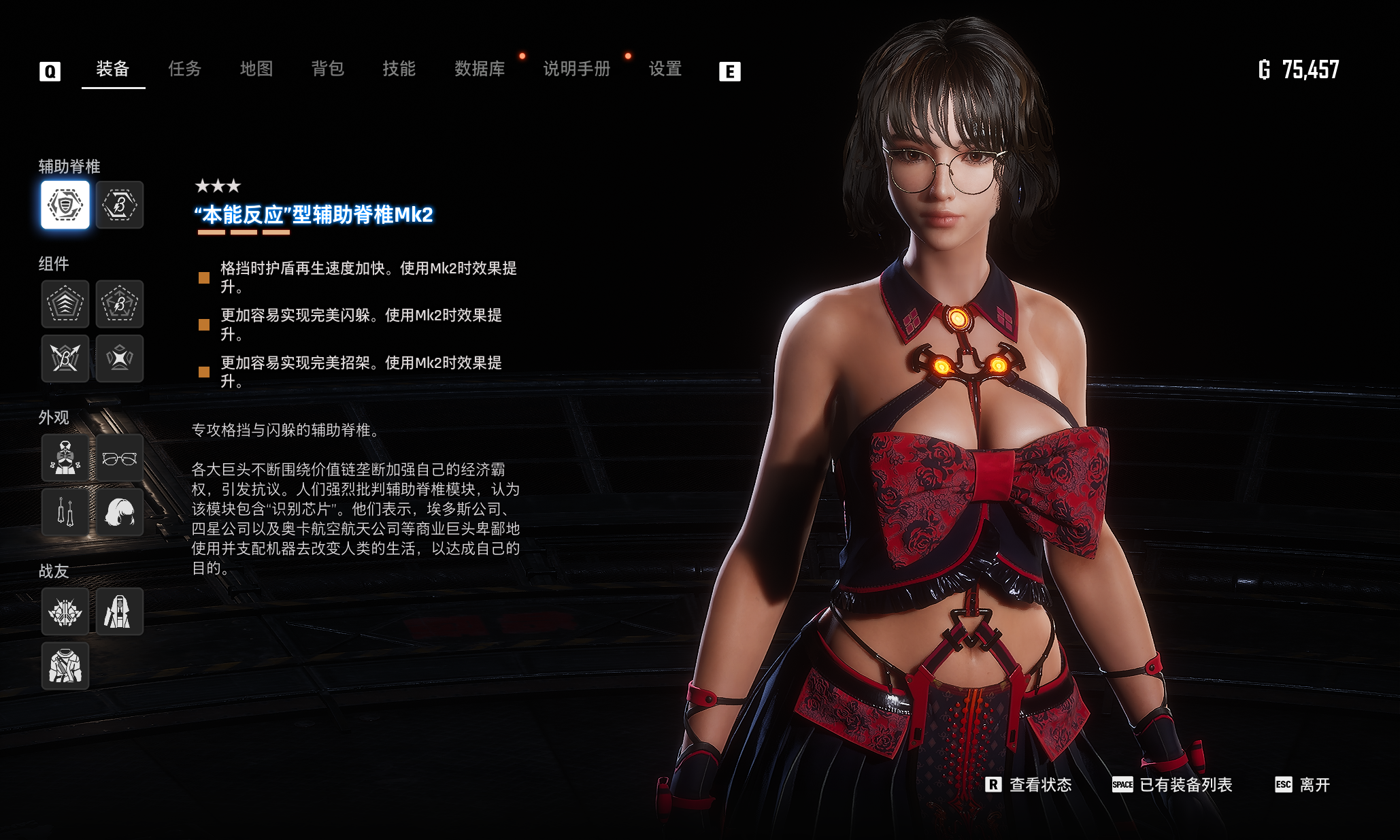Select the gear slot with stacked chevrons

pyautogui.click(x=65, y=304)
